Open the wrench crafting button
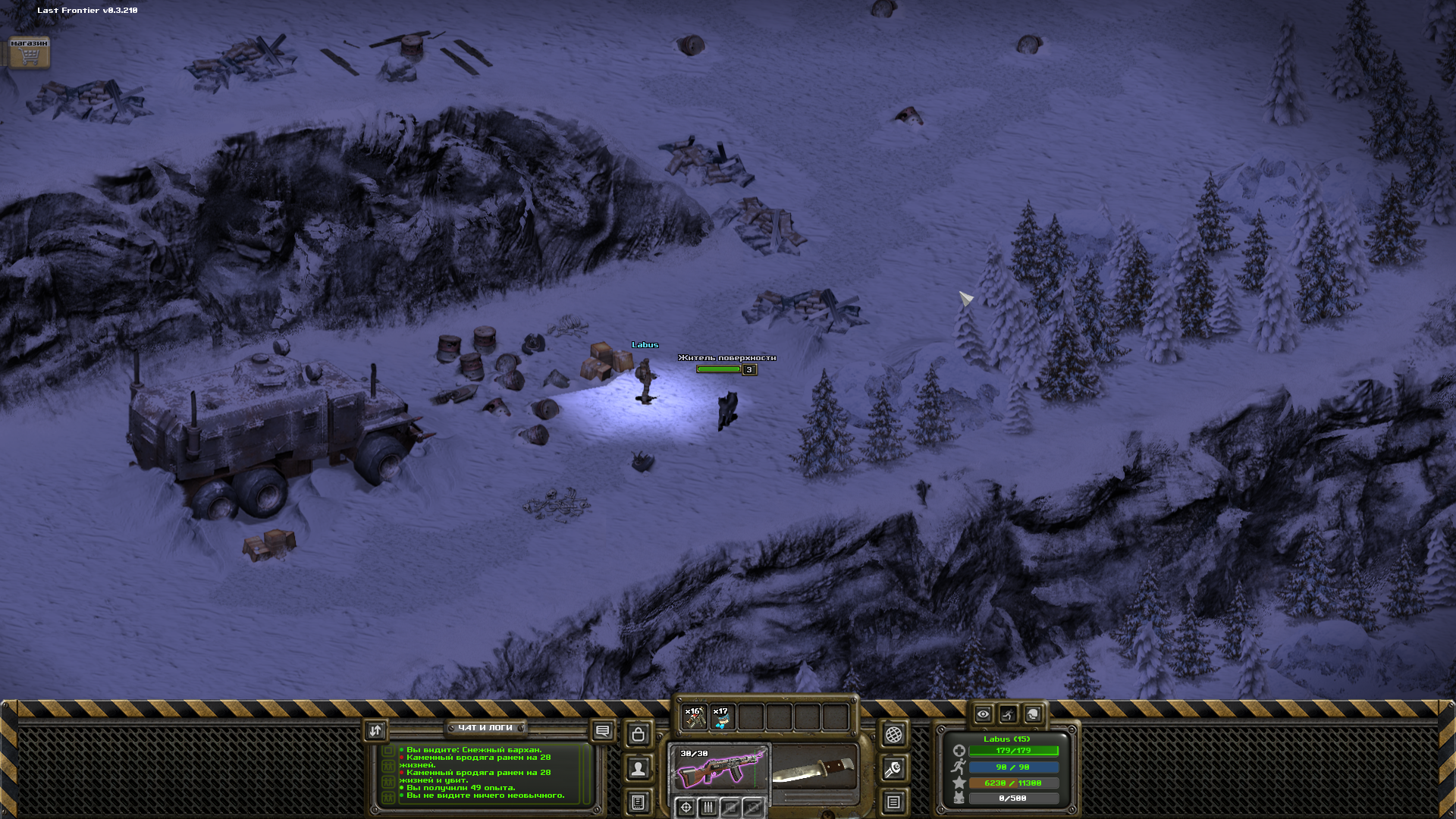The image size is (1456, 819). pyautogui.click(x=893, y=769)
